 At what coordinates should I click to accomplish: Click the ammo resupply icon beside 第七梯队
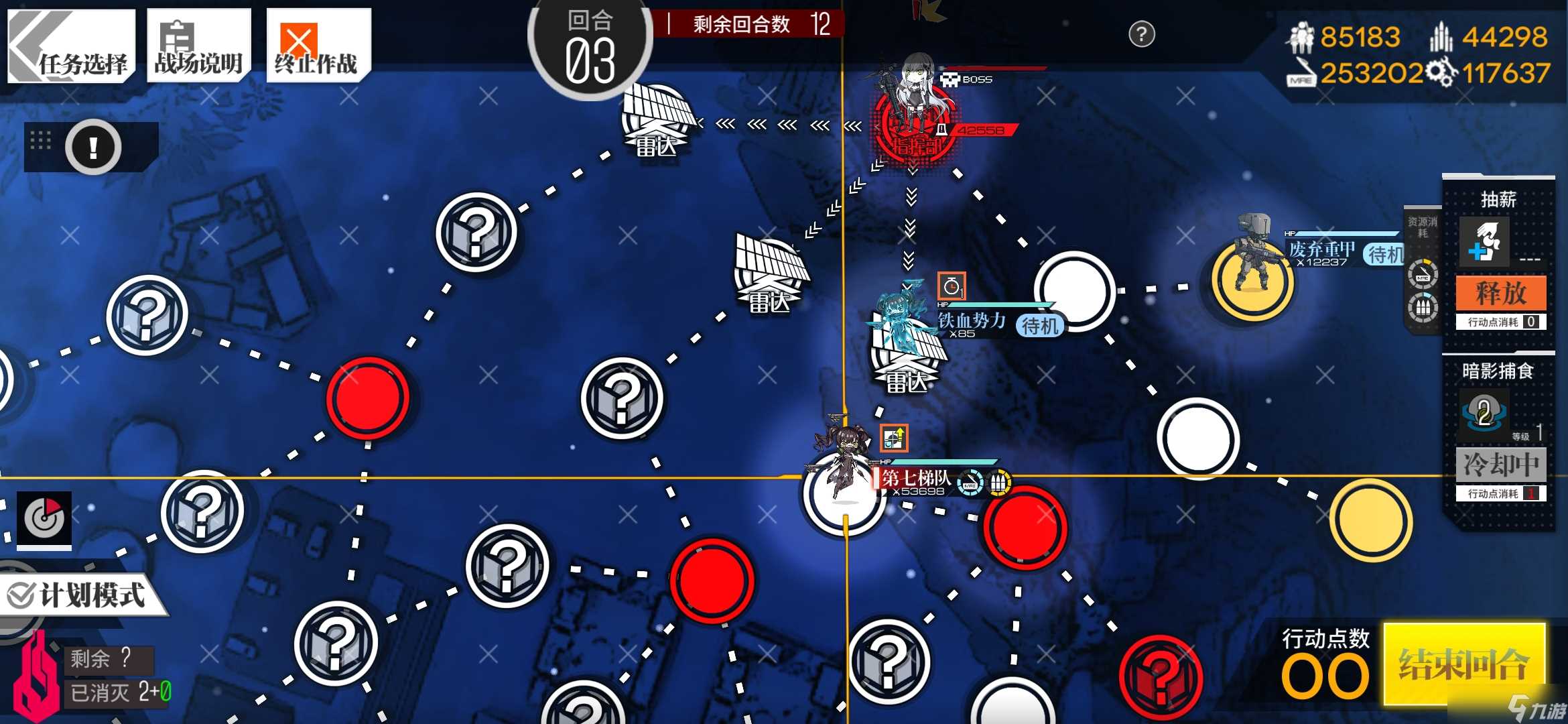point(998,483)
